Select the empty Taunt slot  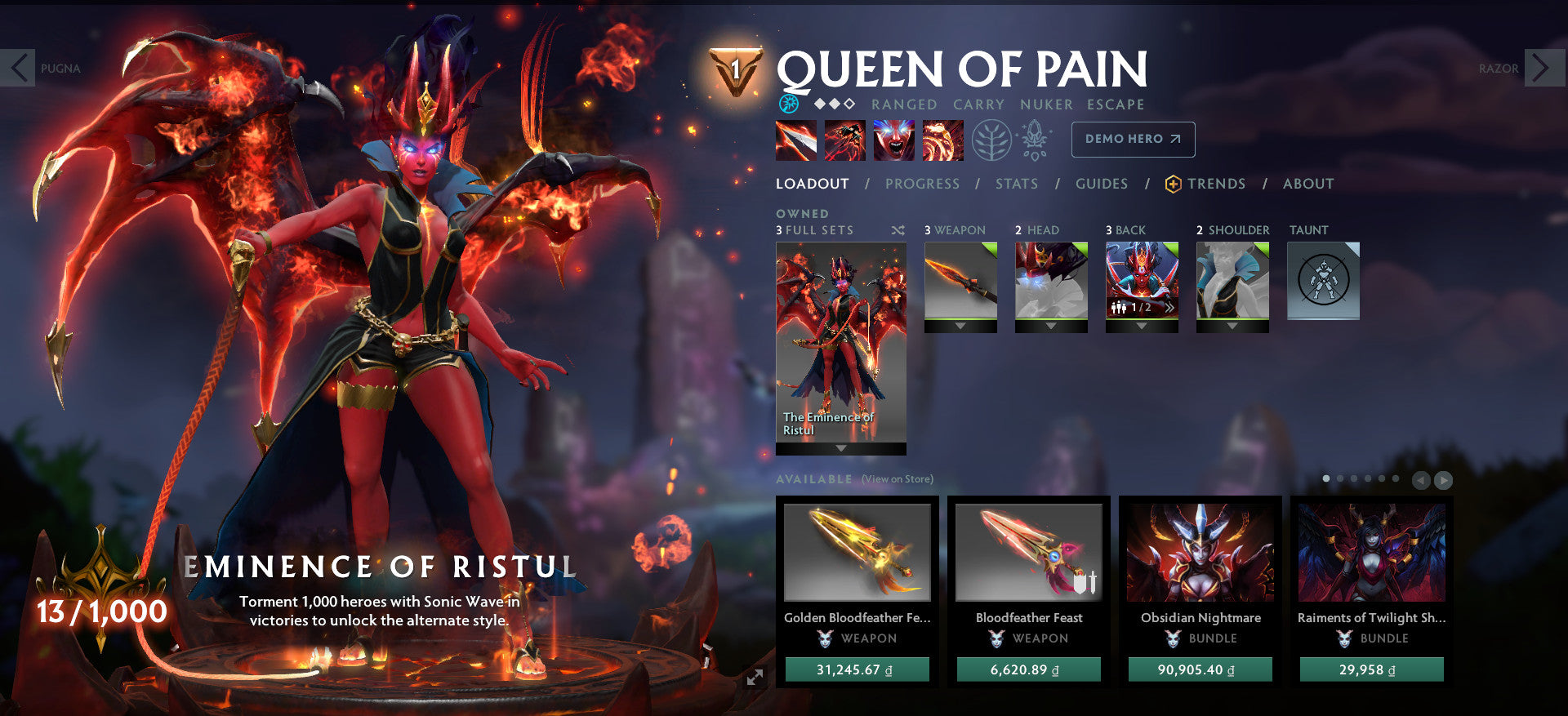[1323, 281]
